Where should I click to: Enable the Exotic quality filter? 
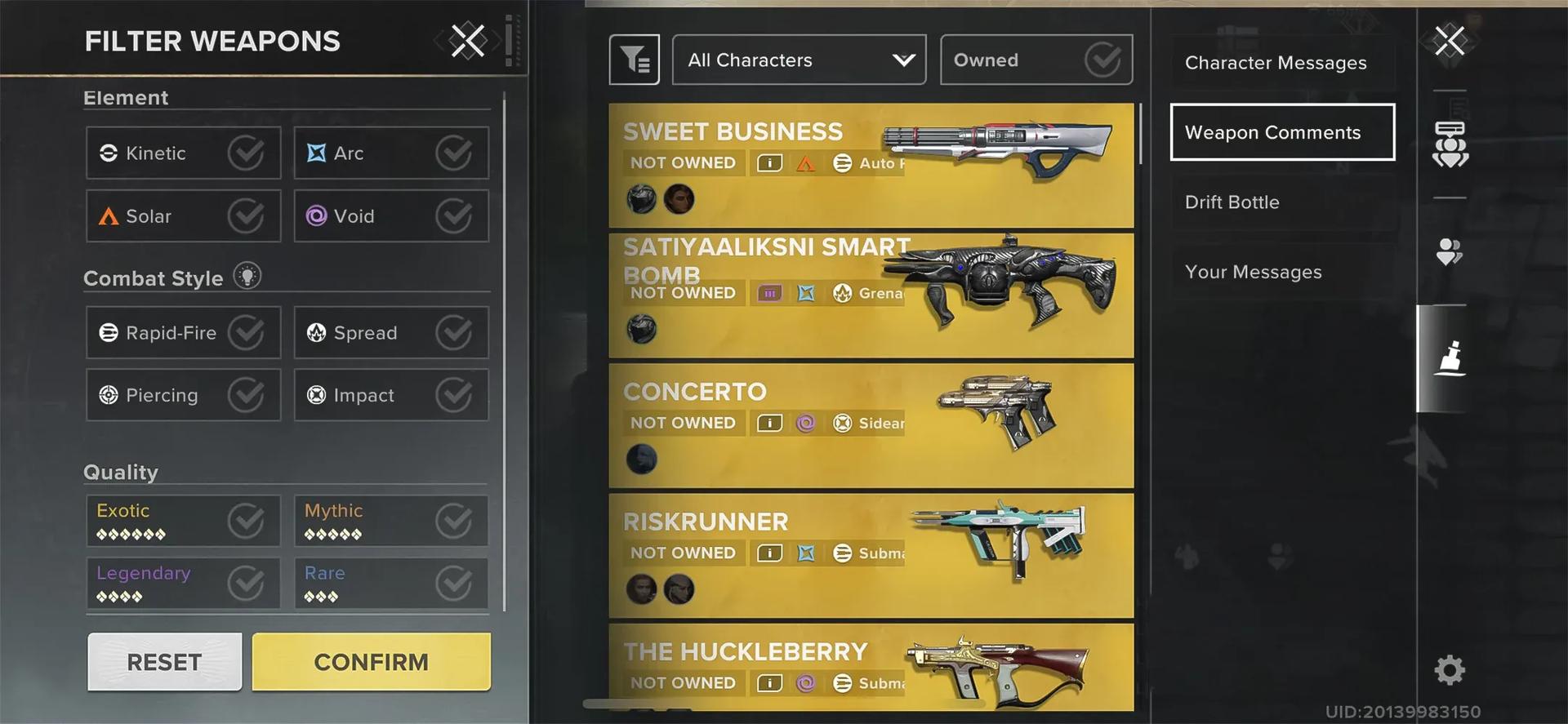(183, 520)
